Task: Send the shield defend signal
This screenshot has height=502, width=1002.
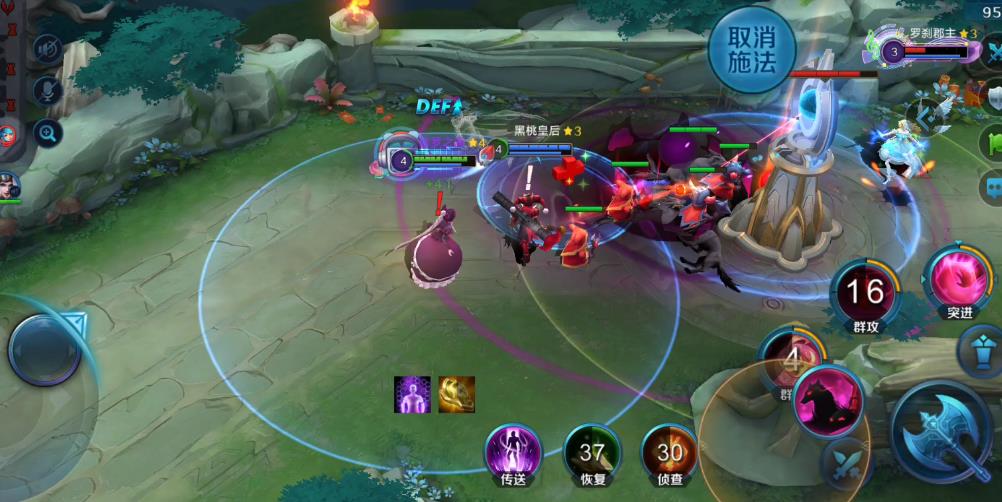Action: pyautogui.click(x=992, y=96)
